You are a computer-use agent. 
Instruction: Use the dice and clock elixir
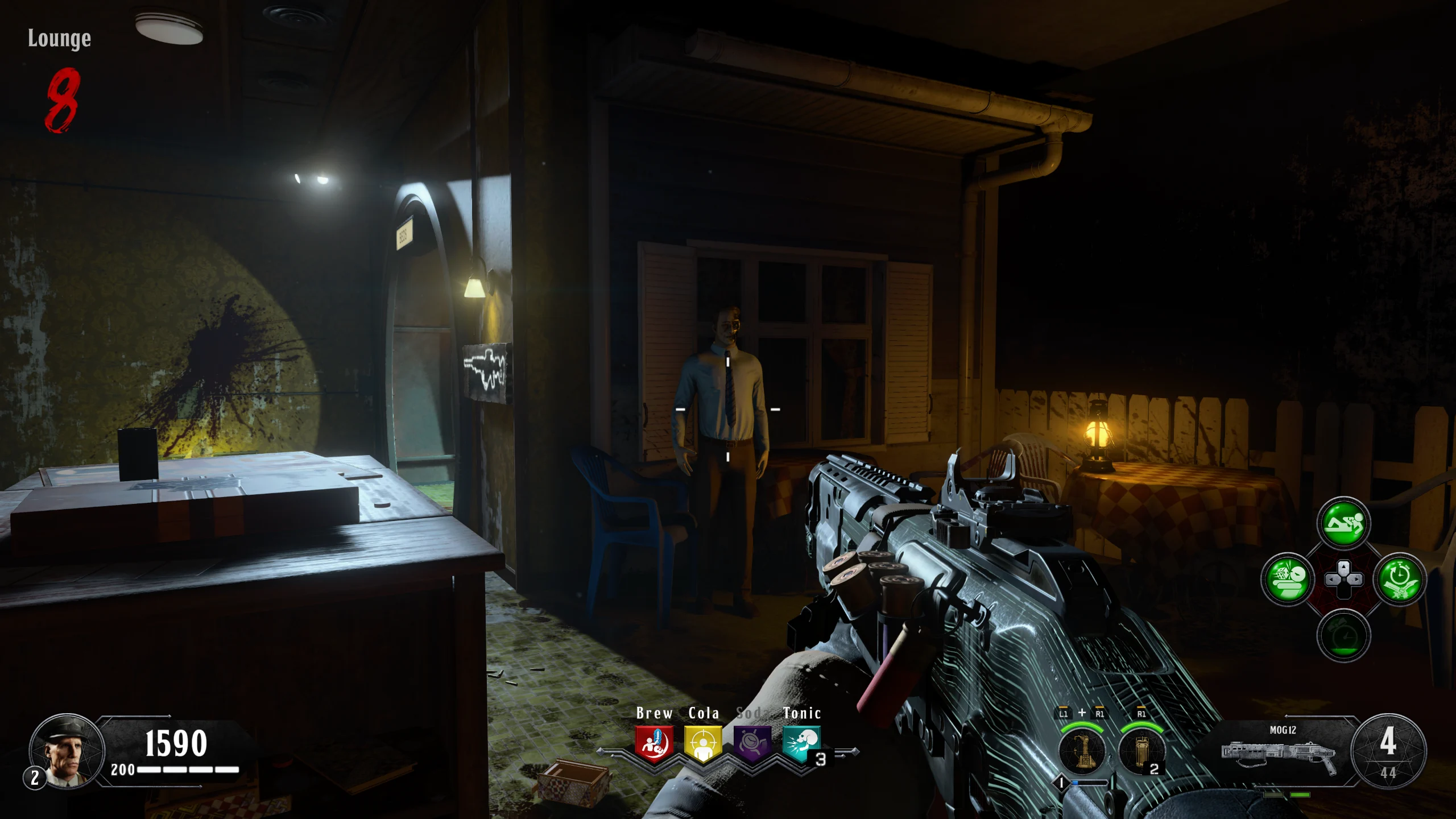click(x=1288, y=579)
